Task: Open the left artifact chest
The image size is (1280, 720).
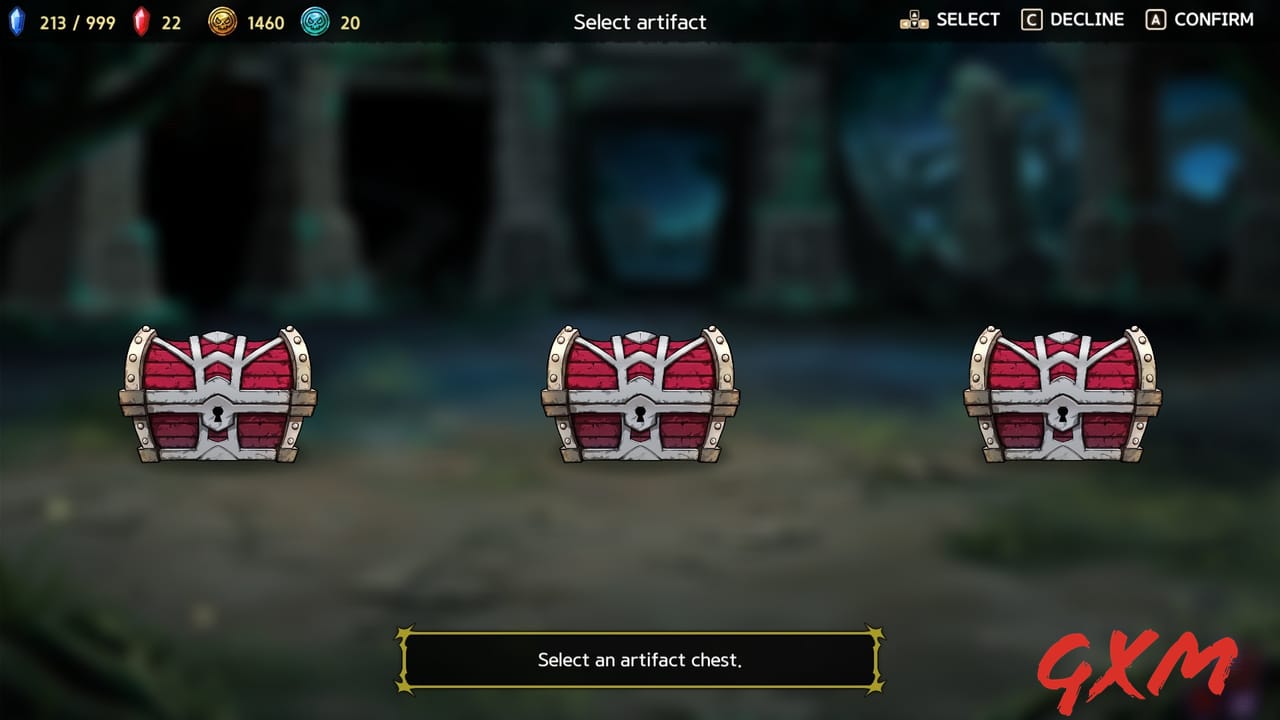Action: 218,395
